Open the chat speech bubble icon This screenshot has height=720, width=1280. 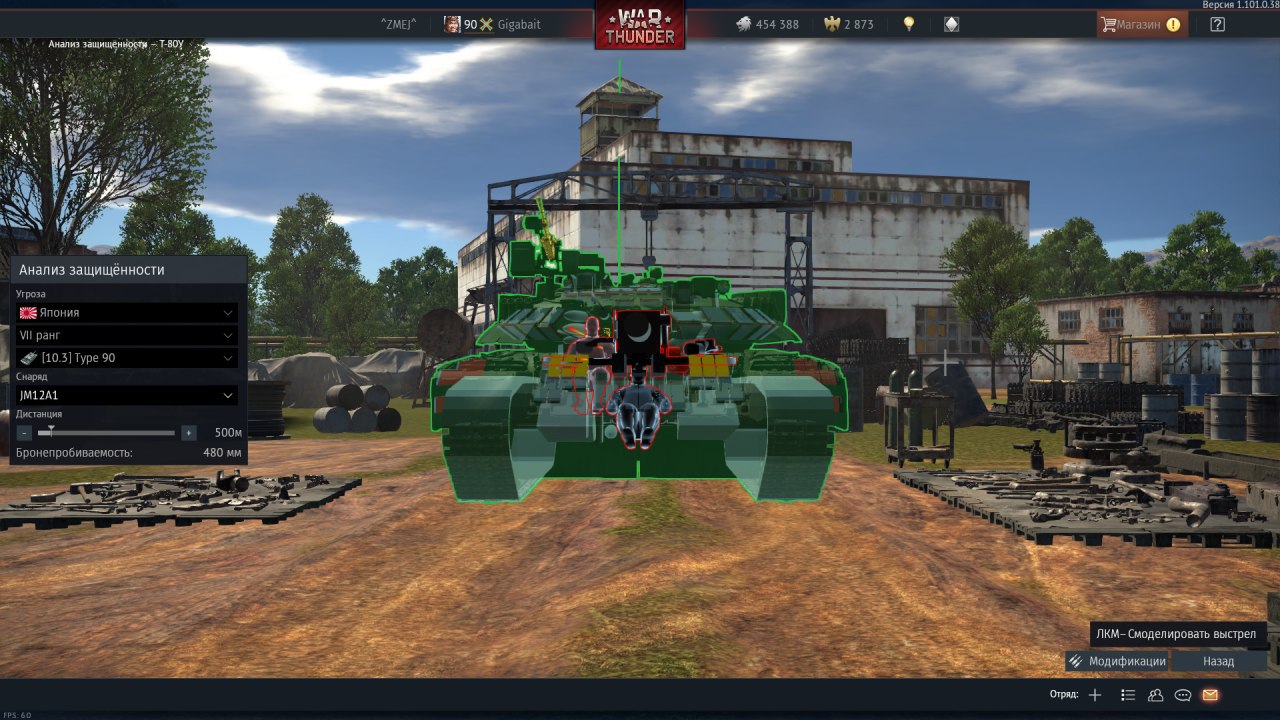click(1183, 695)
